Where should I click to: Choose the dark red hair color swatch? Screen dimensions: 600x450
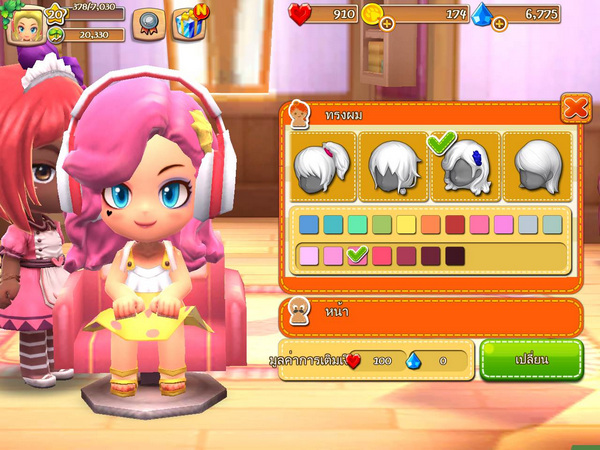pos(455,225)
